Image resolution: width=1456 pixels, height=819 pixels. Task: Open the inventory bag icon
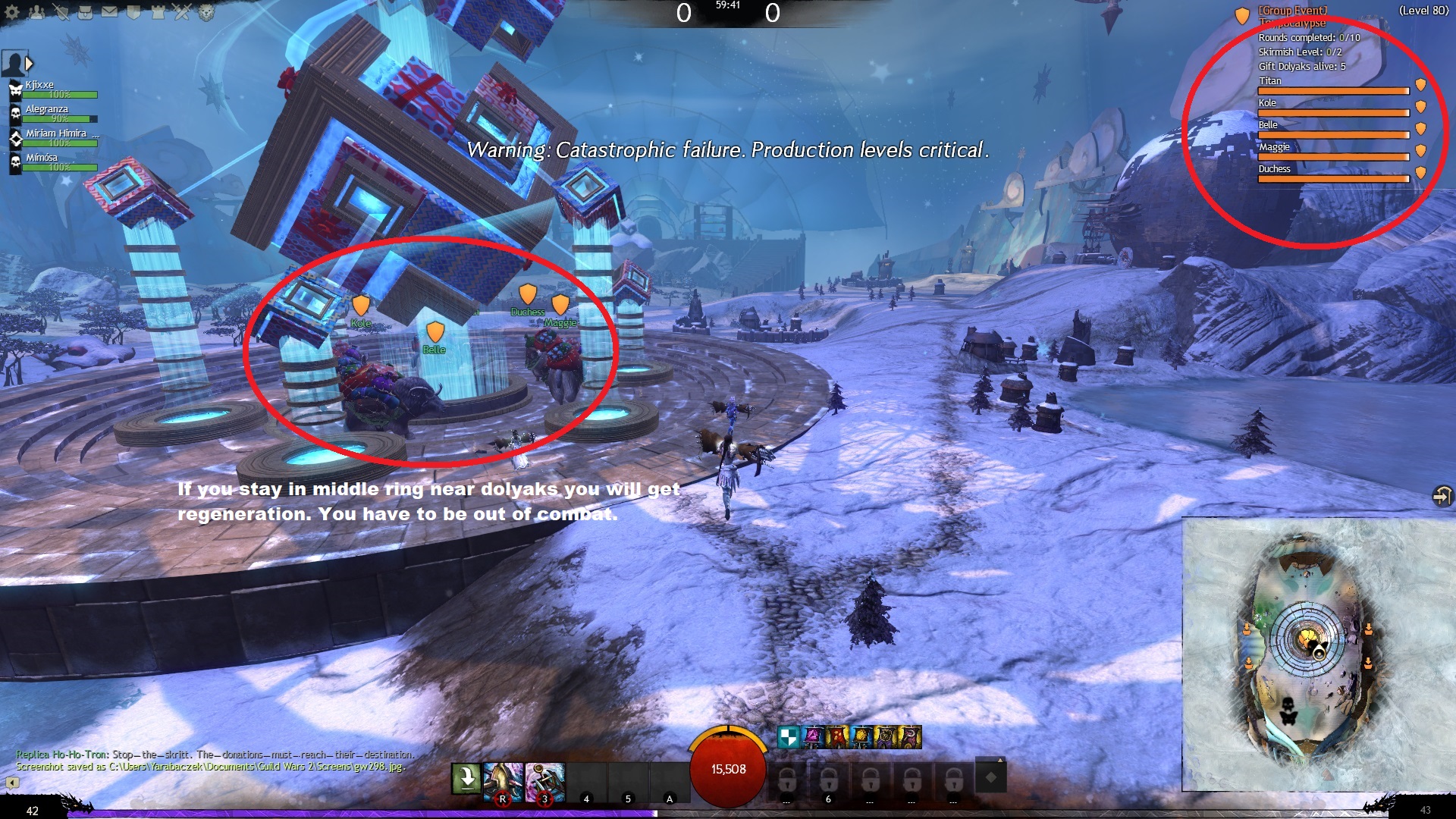[x=85, y=11]
